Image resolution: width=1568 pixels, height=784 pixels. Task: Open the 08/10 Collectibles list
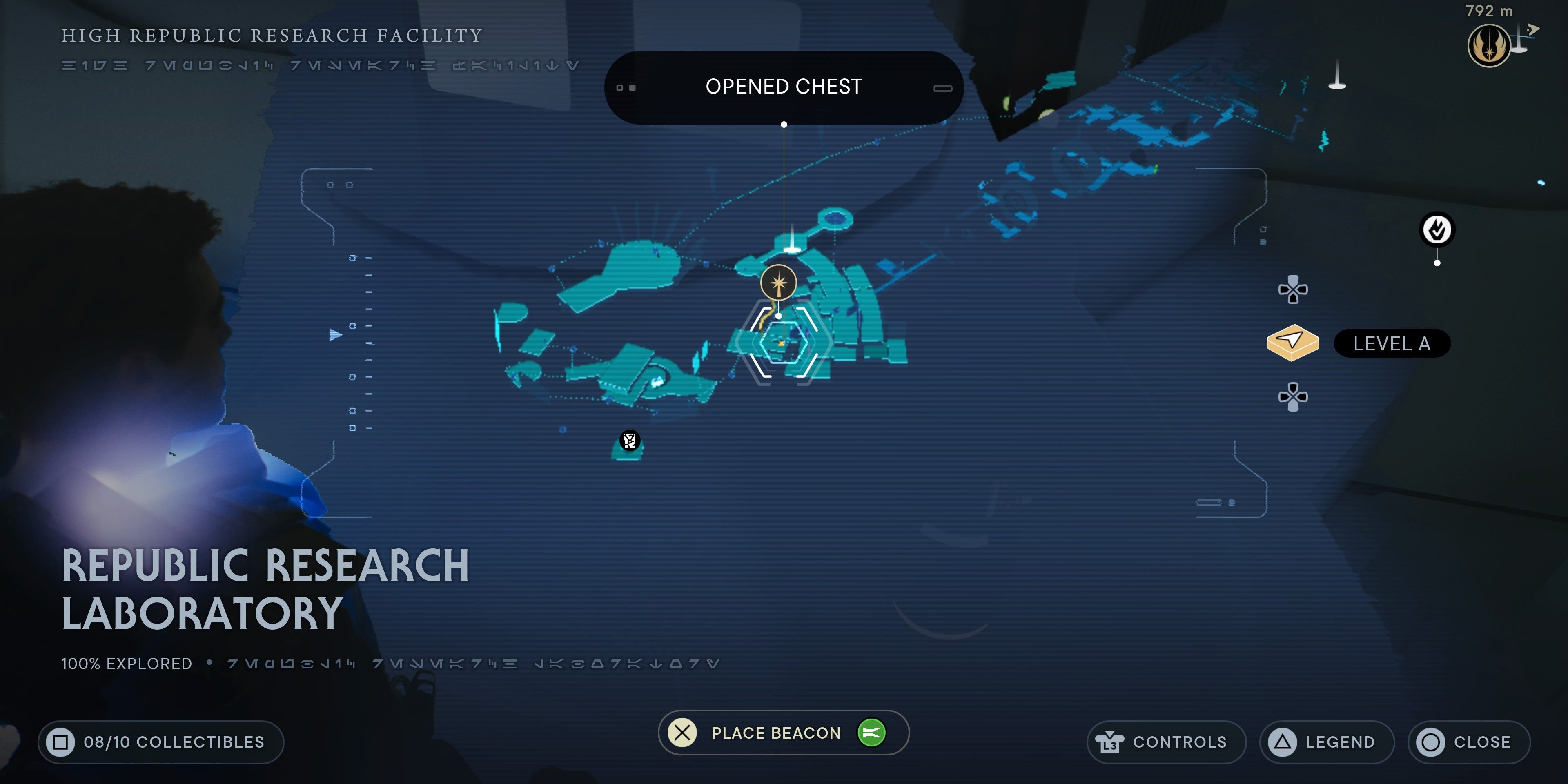161,742
